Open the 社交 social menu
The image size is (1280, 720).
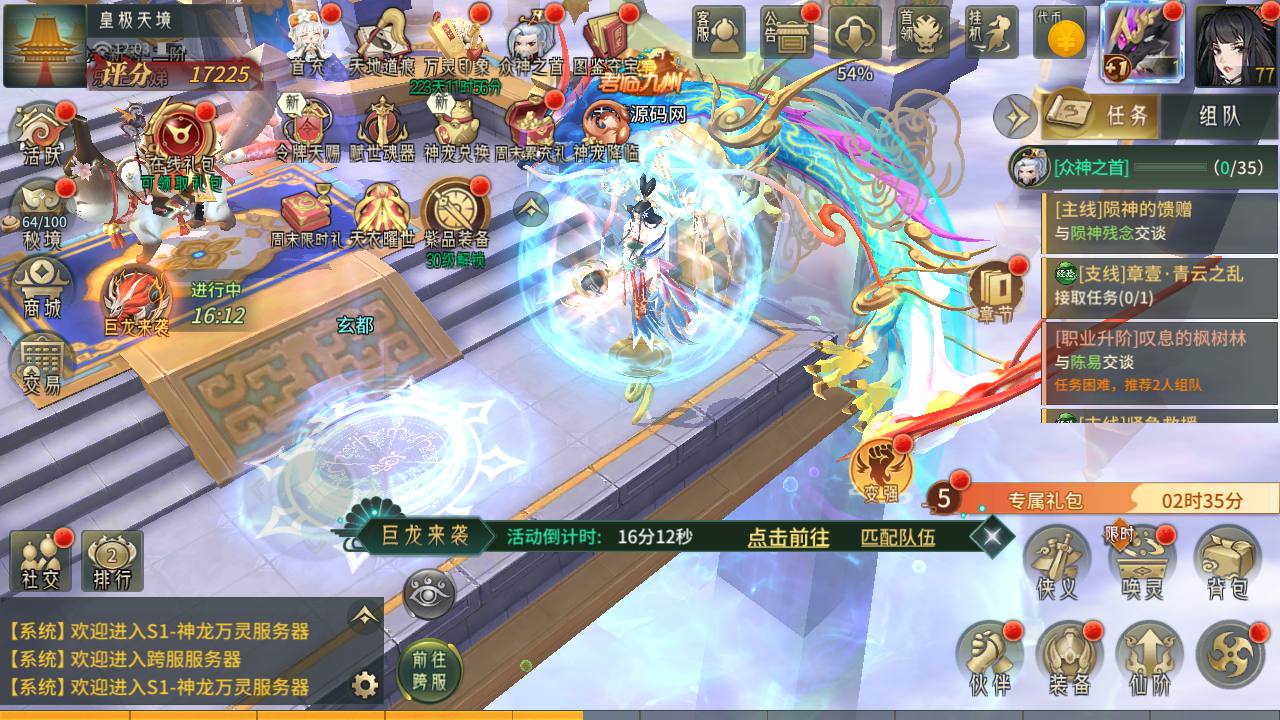pyautogui.click(x=41, y=561)
